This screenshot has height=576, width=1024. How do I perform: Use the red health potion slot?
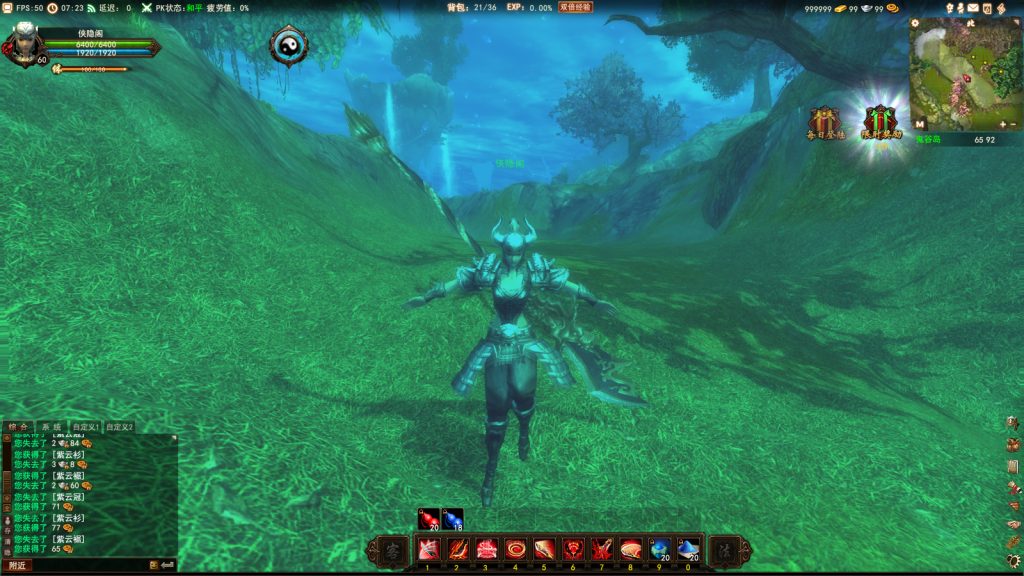[x=429, y=519]
